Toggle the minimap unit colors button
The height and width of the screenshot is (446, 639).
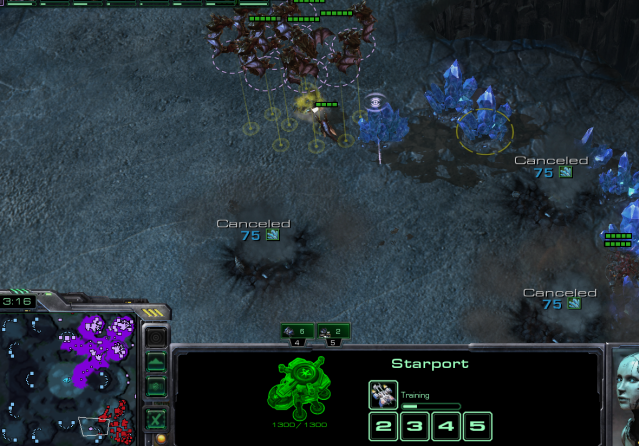click(155, 386)
